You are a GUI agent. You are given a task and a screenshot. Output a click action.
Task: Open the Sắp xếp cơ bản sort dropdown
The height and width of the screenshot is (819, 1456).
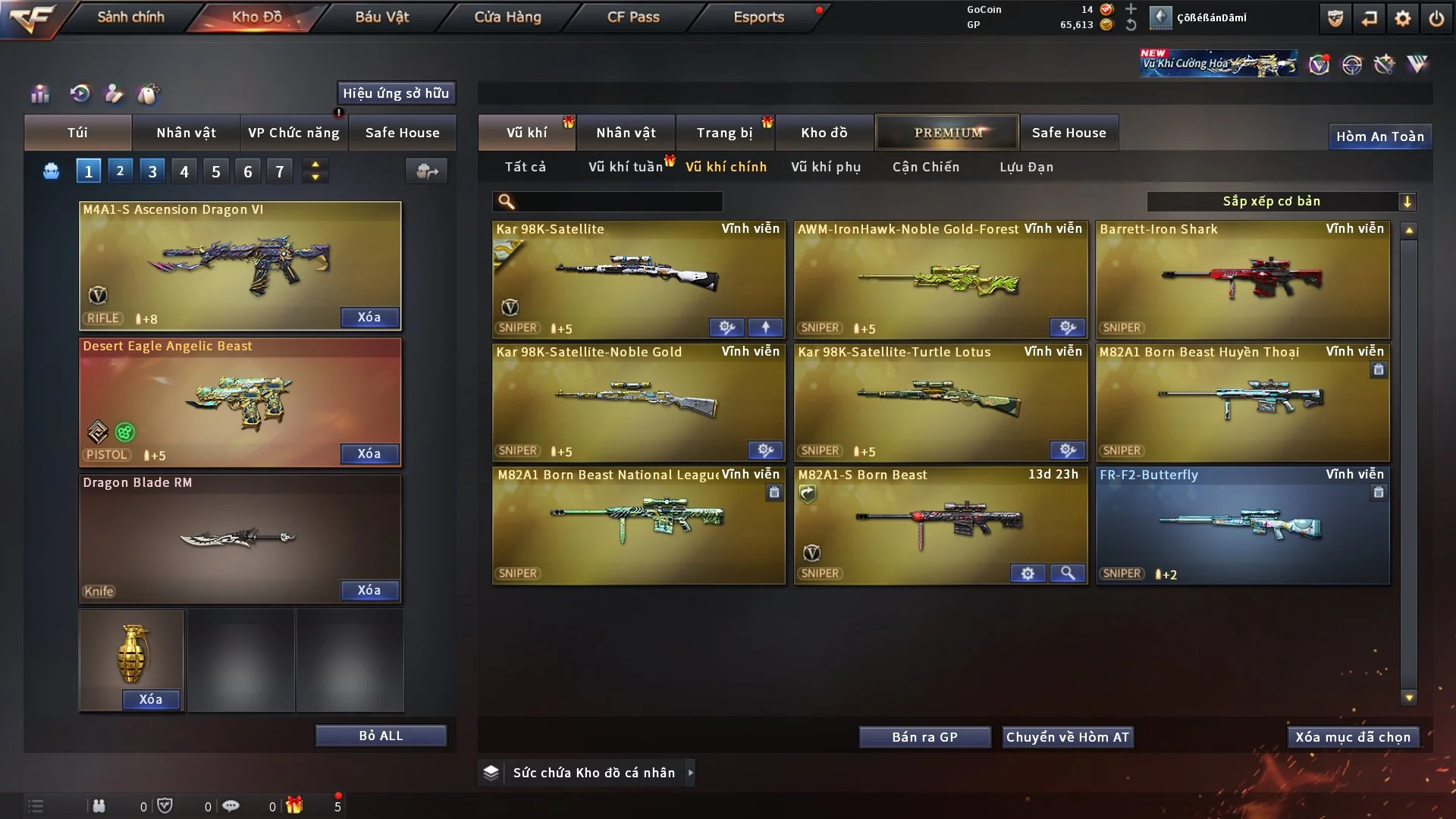(1281, 202)
